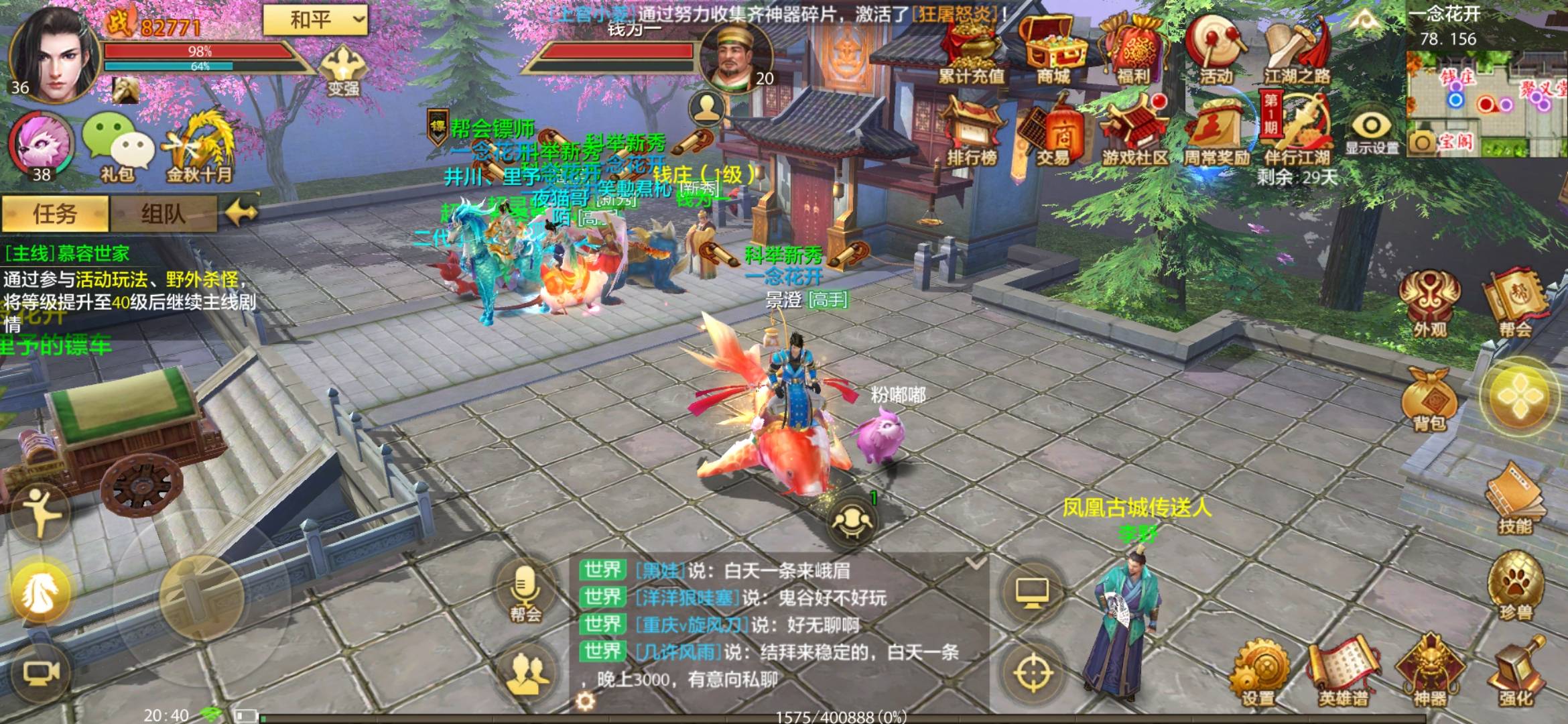Open the 和平 combat mode dropdown

coord(315,20)
